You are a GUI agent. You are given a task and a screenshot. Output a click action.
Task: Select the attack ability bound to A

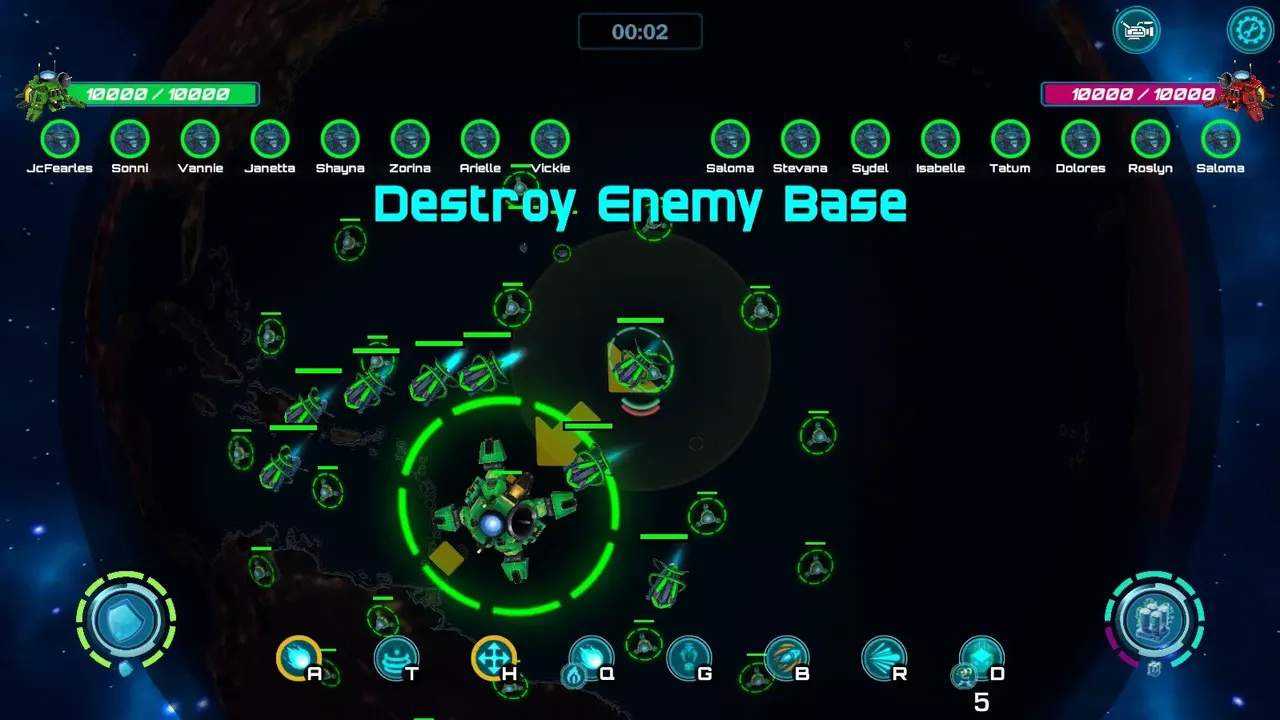point(297,660)
